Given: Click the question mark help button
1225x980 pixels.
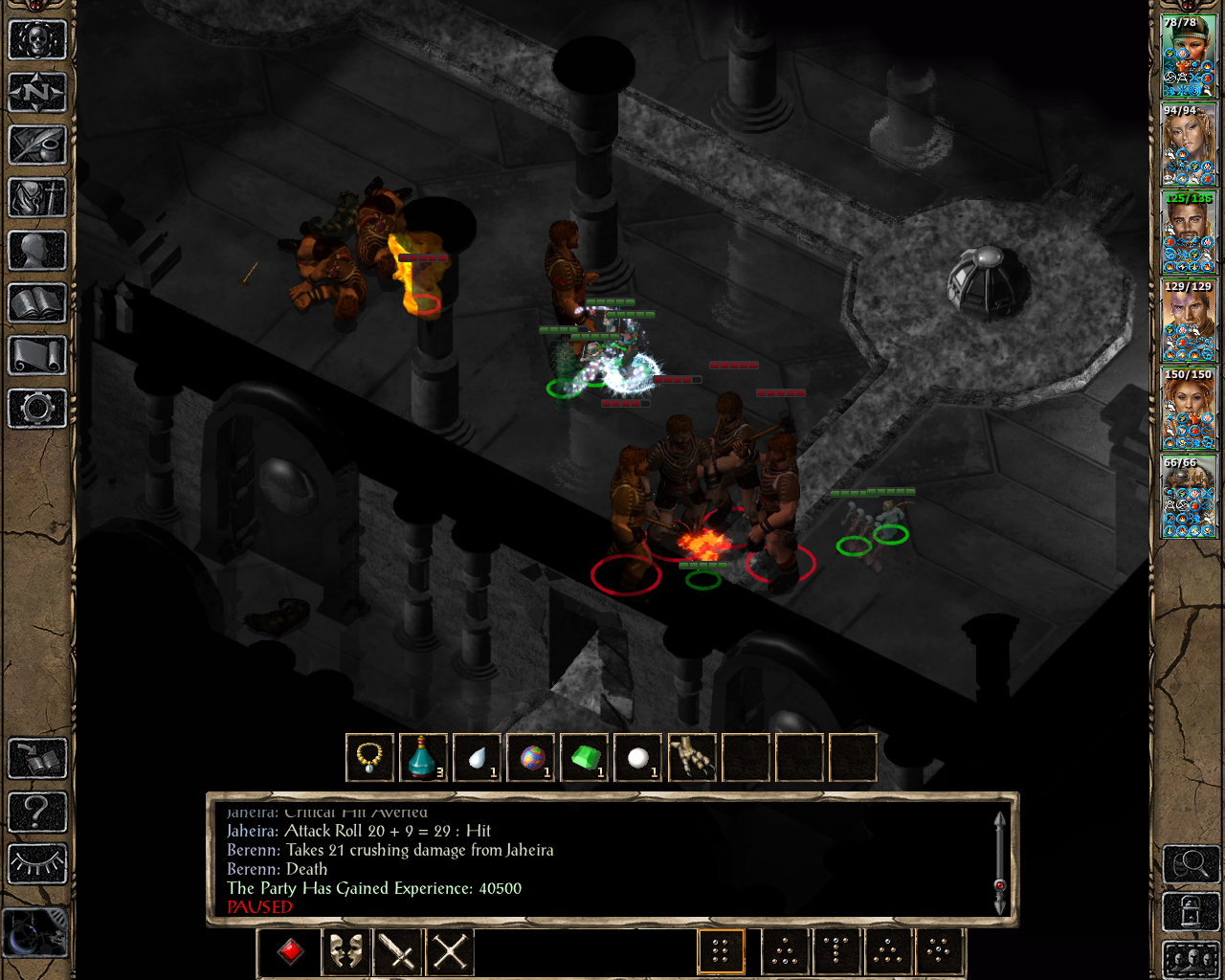Looking at the screenshot, I should tap(37, 812).
